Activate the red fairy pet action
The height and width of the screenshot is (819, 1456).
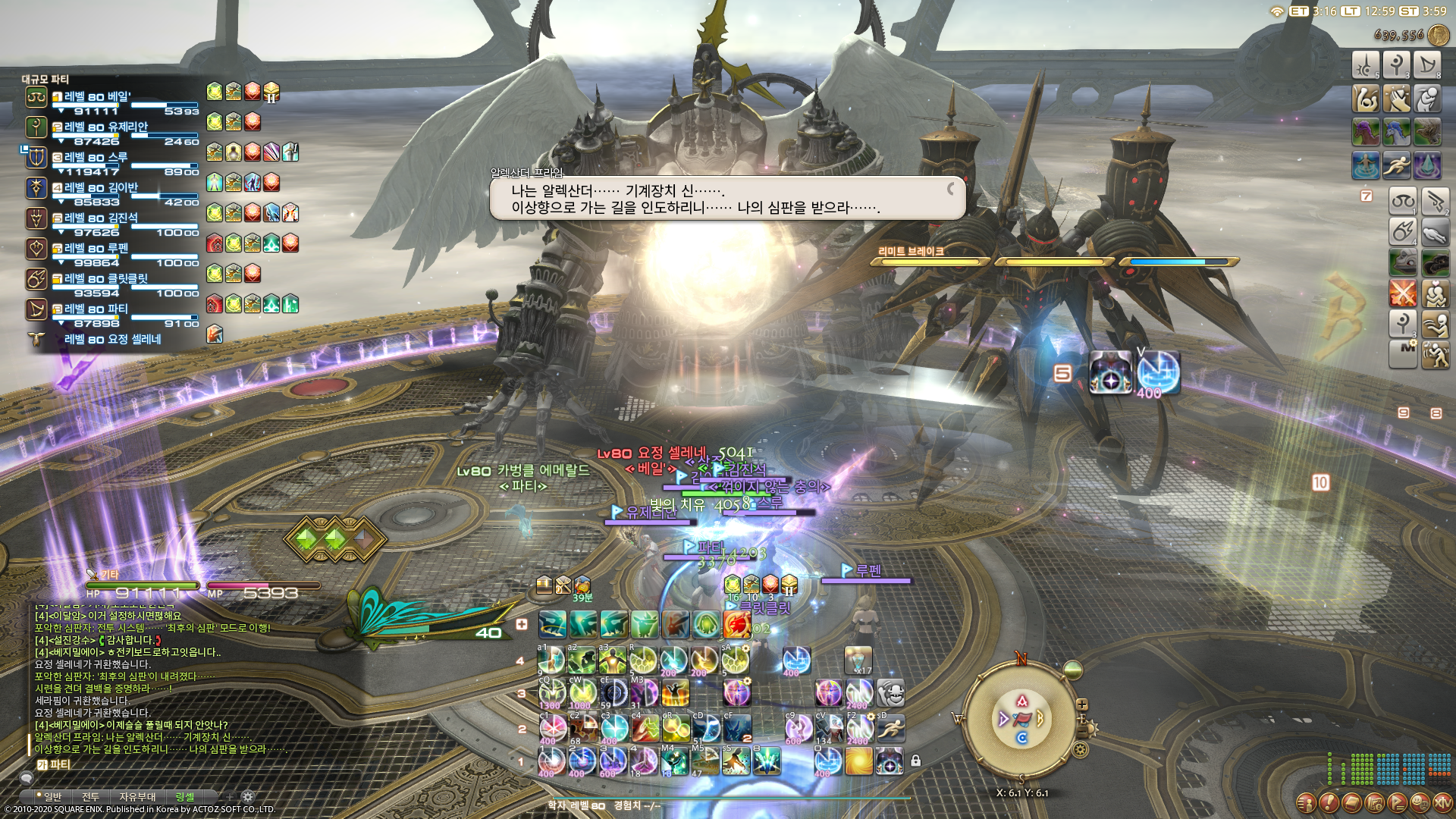point(736,625)
